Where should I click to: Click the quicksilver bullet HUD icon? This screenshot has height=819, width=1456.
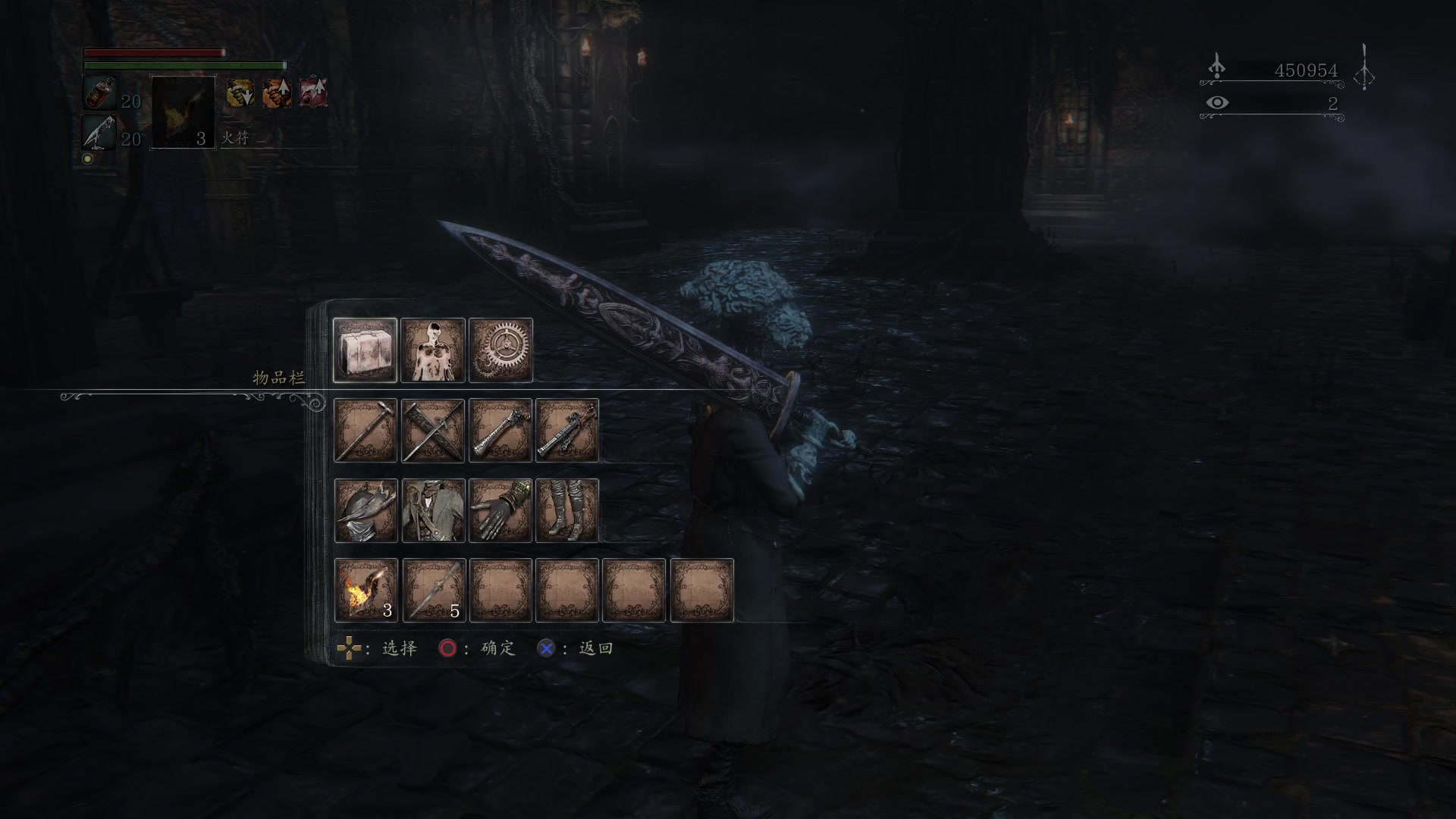(x=100, y=132)
